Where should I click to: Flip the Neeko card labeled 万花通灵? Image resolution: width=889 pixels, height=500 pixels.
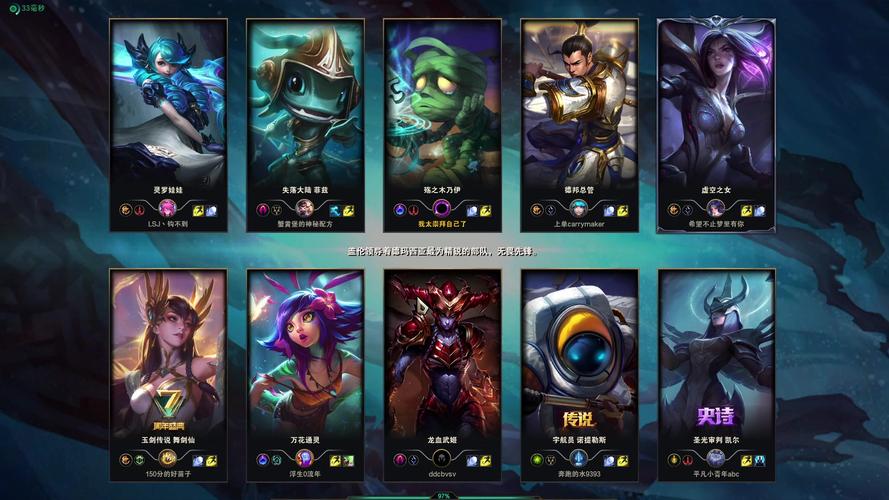click(305, 350)
